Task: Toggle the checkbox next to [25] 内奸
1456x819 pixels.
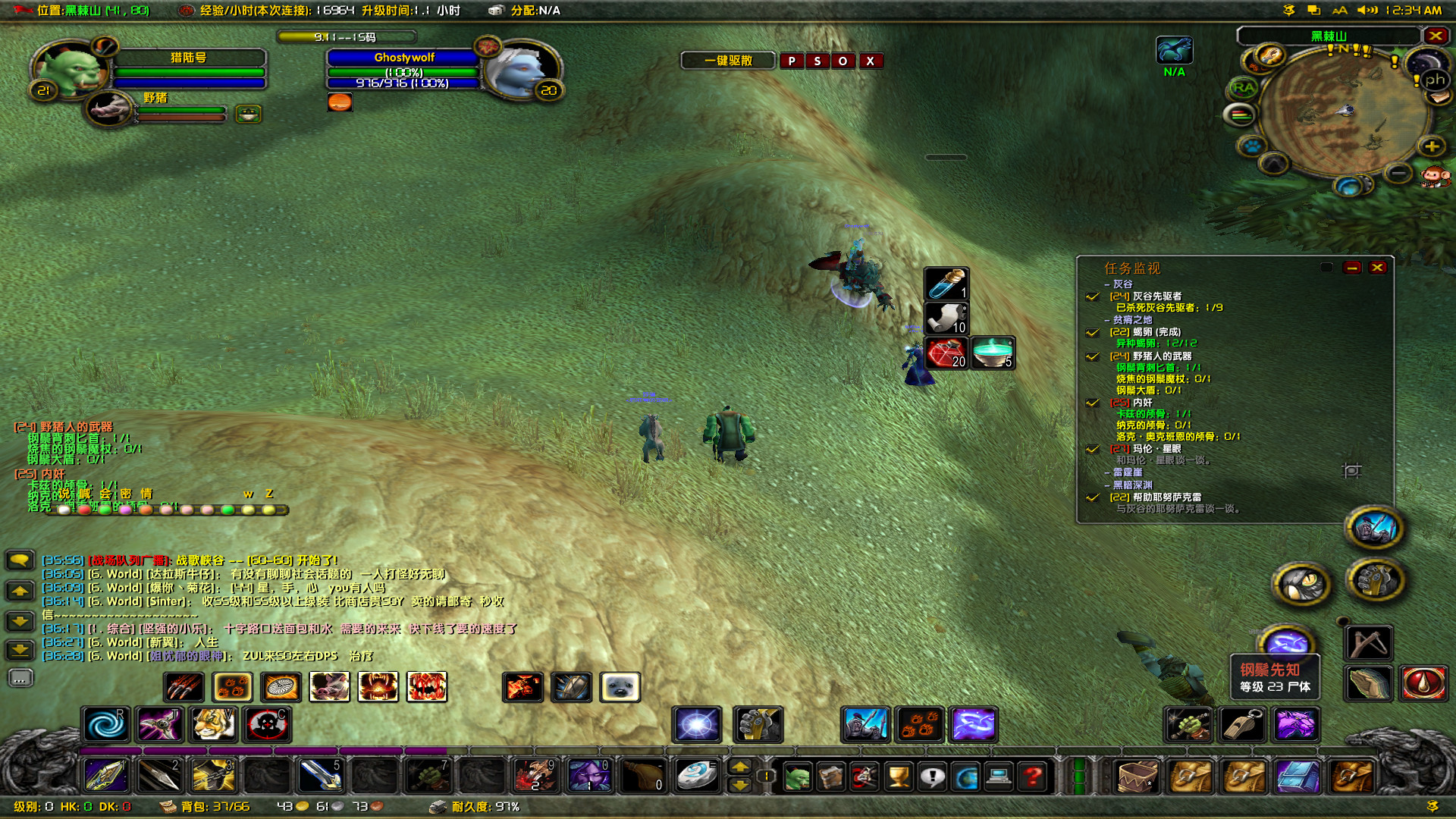Action: point(1093,403)
